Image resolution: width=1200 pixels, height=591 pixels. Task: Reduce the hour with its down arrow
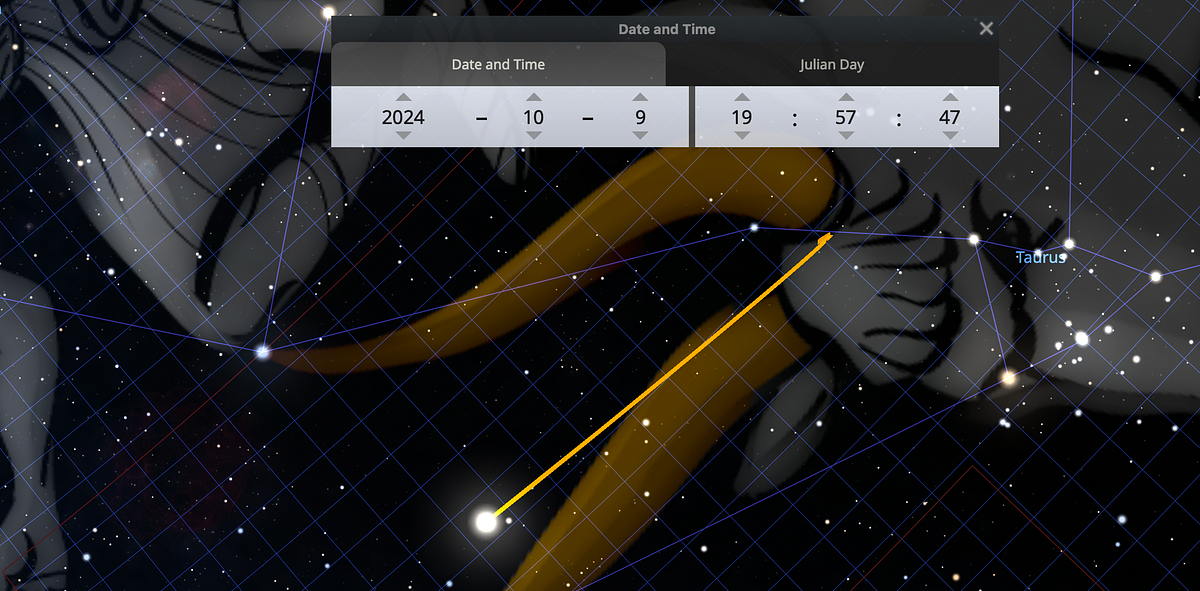click(x=742, y=136)
